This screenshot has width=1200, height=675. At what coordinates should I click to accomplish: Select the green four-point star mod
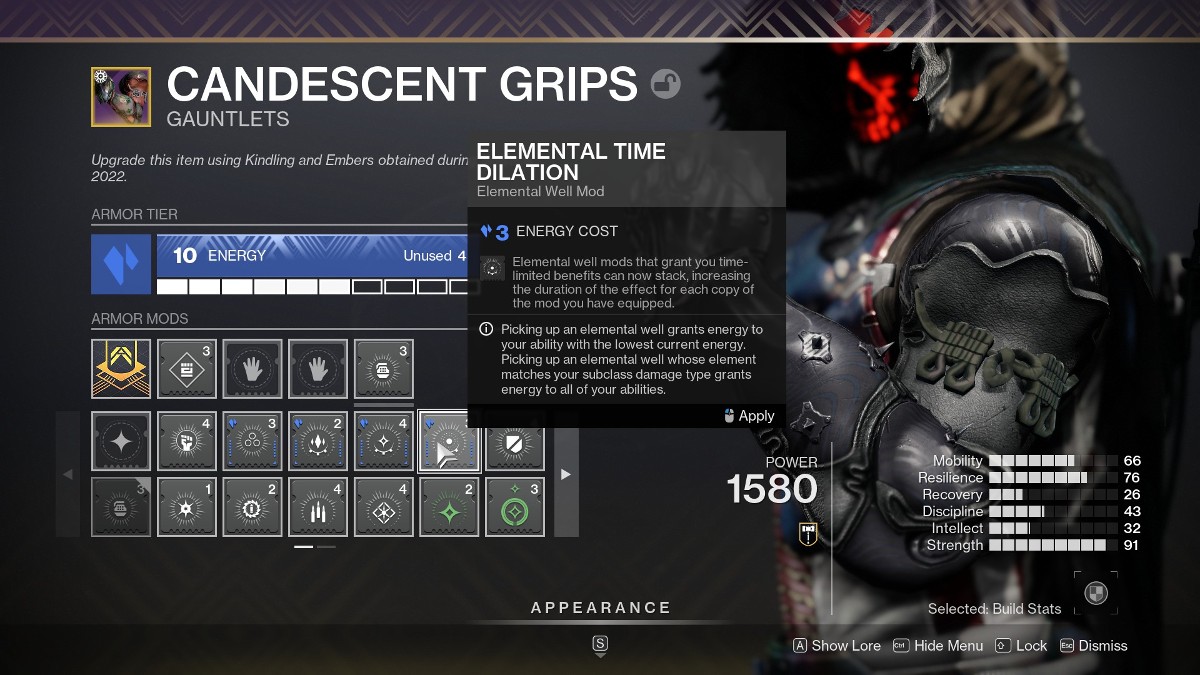pyautogui.click(x=449, y=507)
